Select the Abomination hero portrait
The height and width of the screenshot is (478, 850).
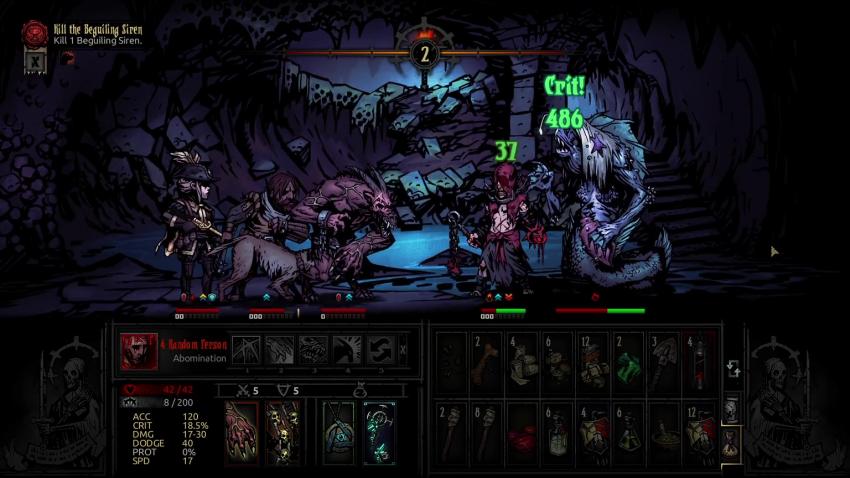point(139,351)
